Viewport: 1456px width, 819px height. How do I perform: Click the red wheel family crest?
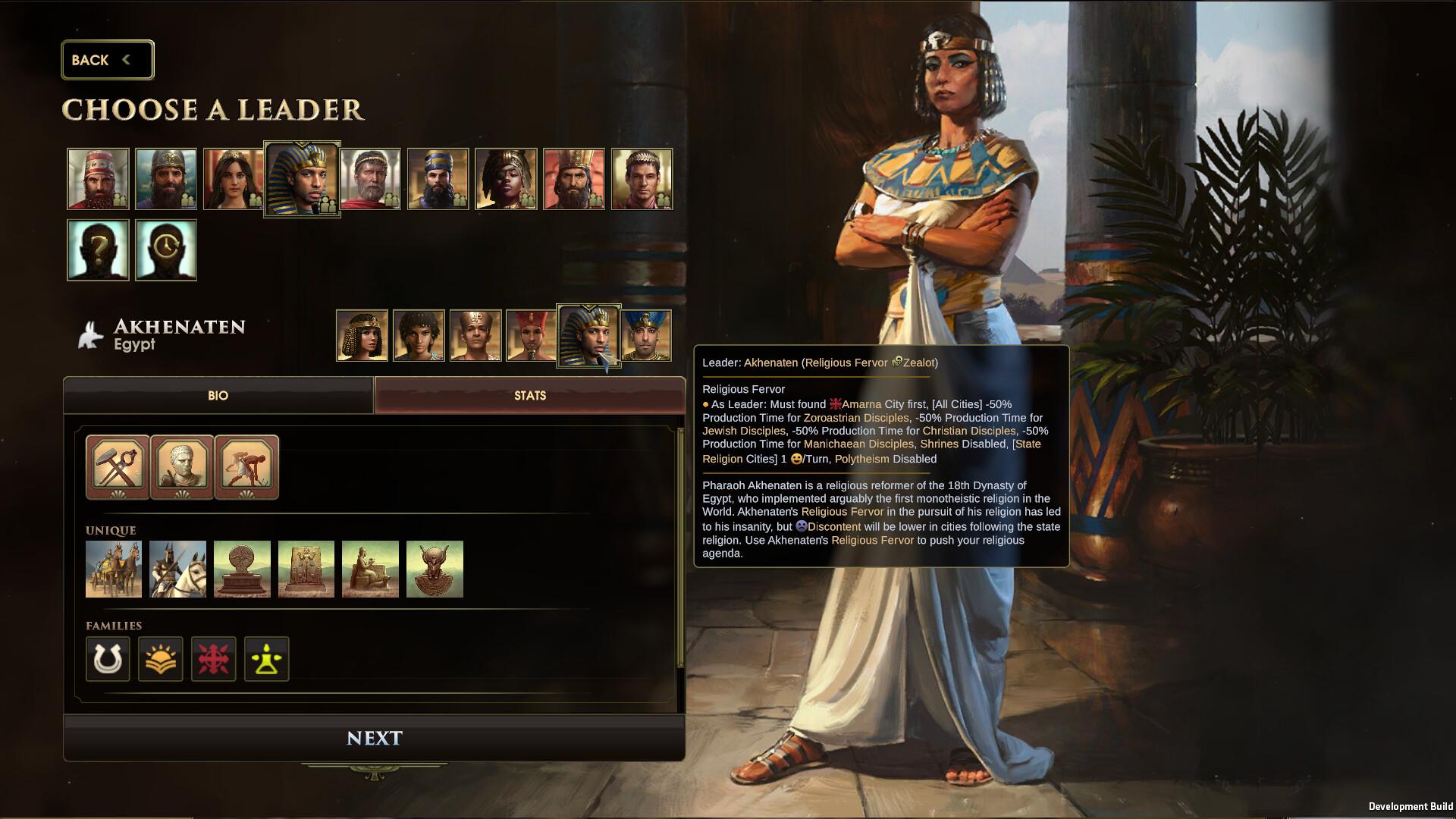click(214, 659)
